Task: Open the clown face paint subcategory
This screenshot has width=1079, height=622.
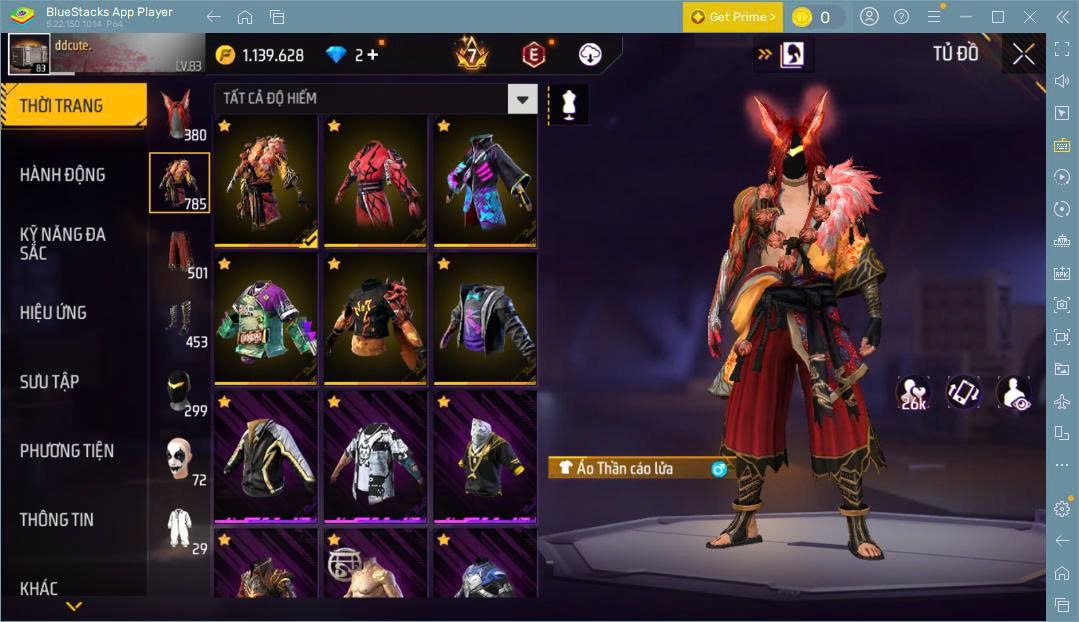Action: pyautogui.click(x=178, y=459)
